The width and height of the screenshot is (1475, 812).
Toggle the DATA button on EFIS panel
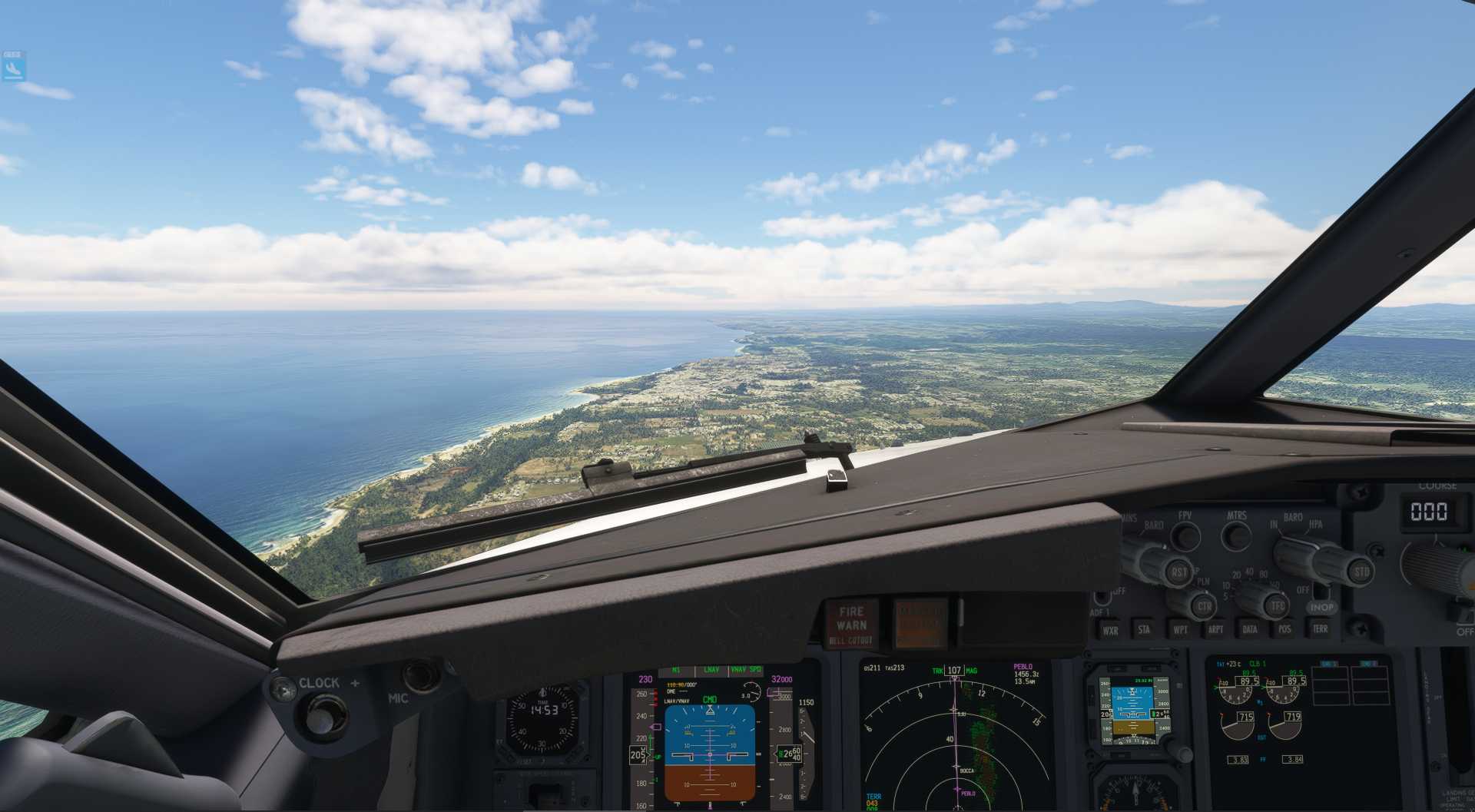coord(1250,629)
